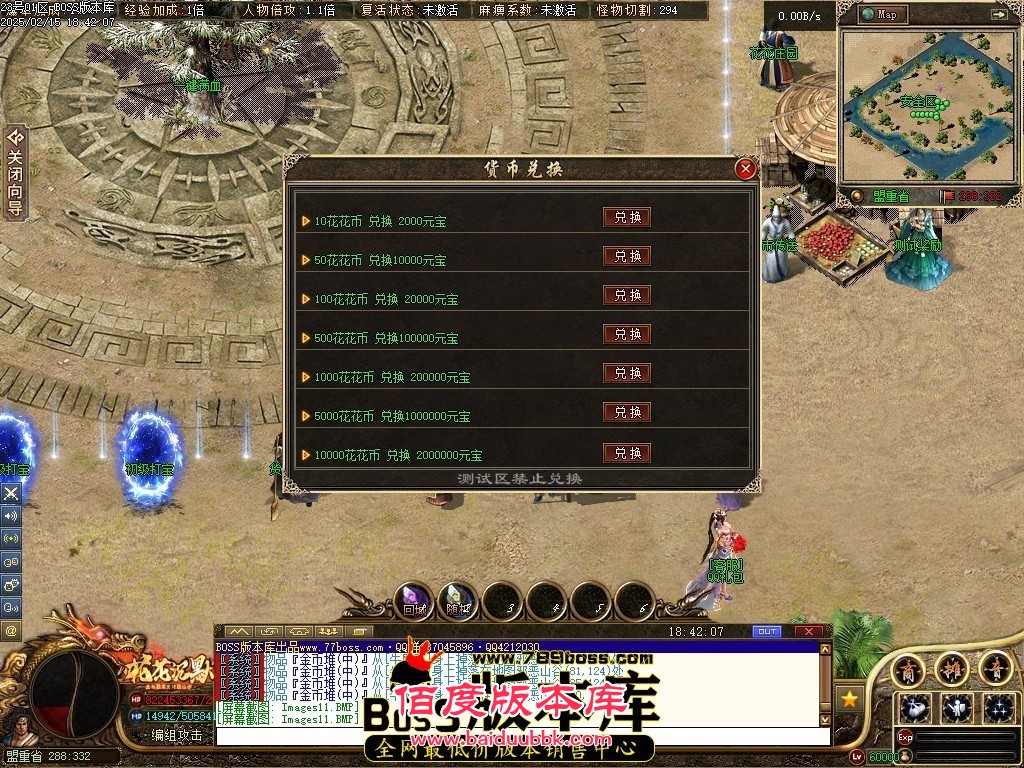
Task: Exchange 10花花币 for 2000元宝
Action: pyautogui.click(x=627, y=217)
